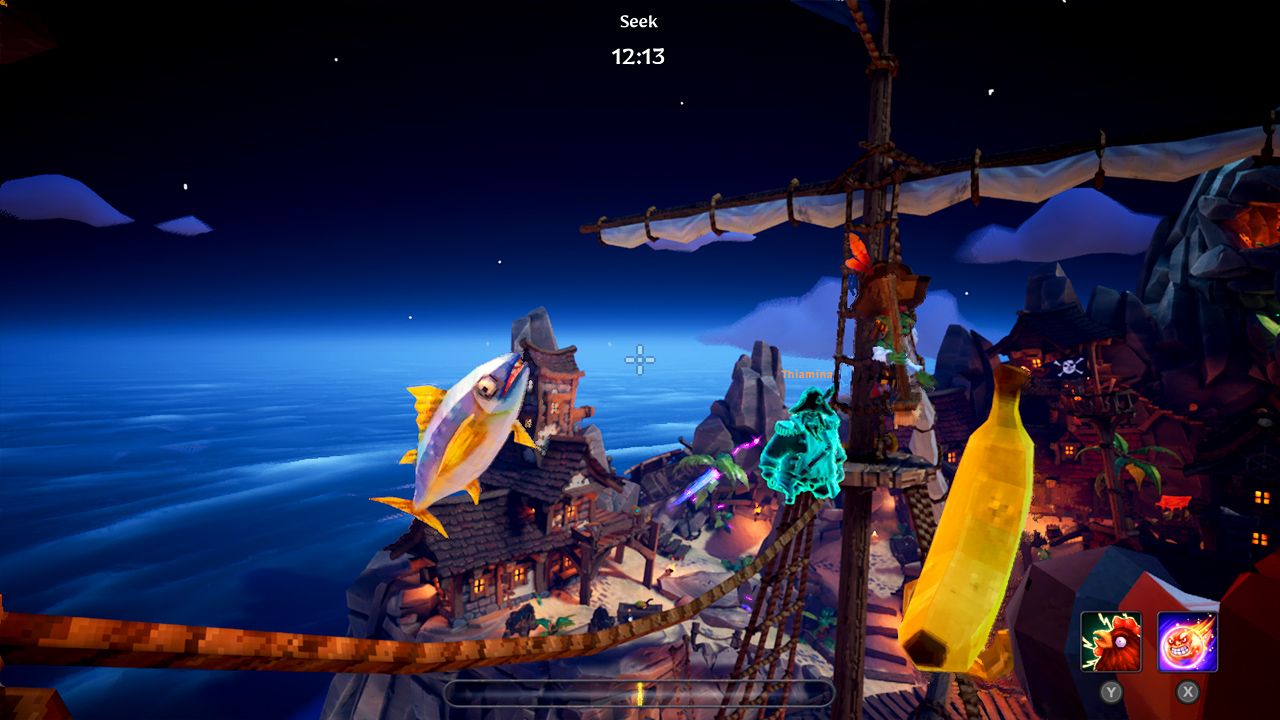Image resolution: width=1280 pixels, height=720 pixels.
Task: Click the Seek mode label
Action: (639, 21)
